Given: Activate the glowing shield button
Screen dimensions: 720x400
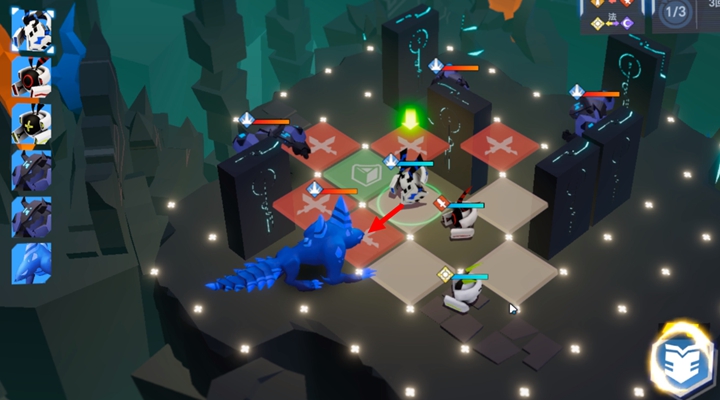Looking at the screenshot, I should (x=682, y=360).
